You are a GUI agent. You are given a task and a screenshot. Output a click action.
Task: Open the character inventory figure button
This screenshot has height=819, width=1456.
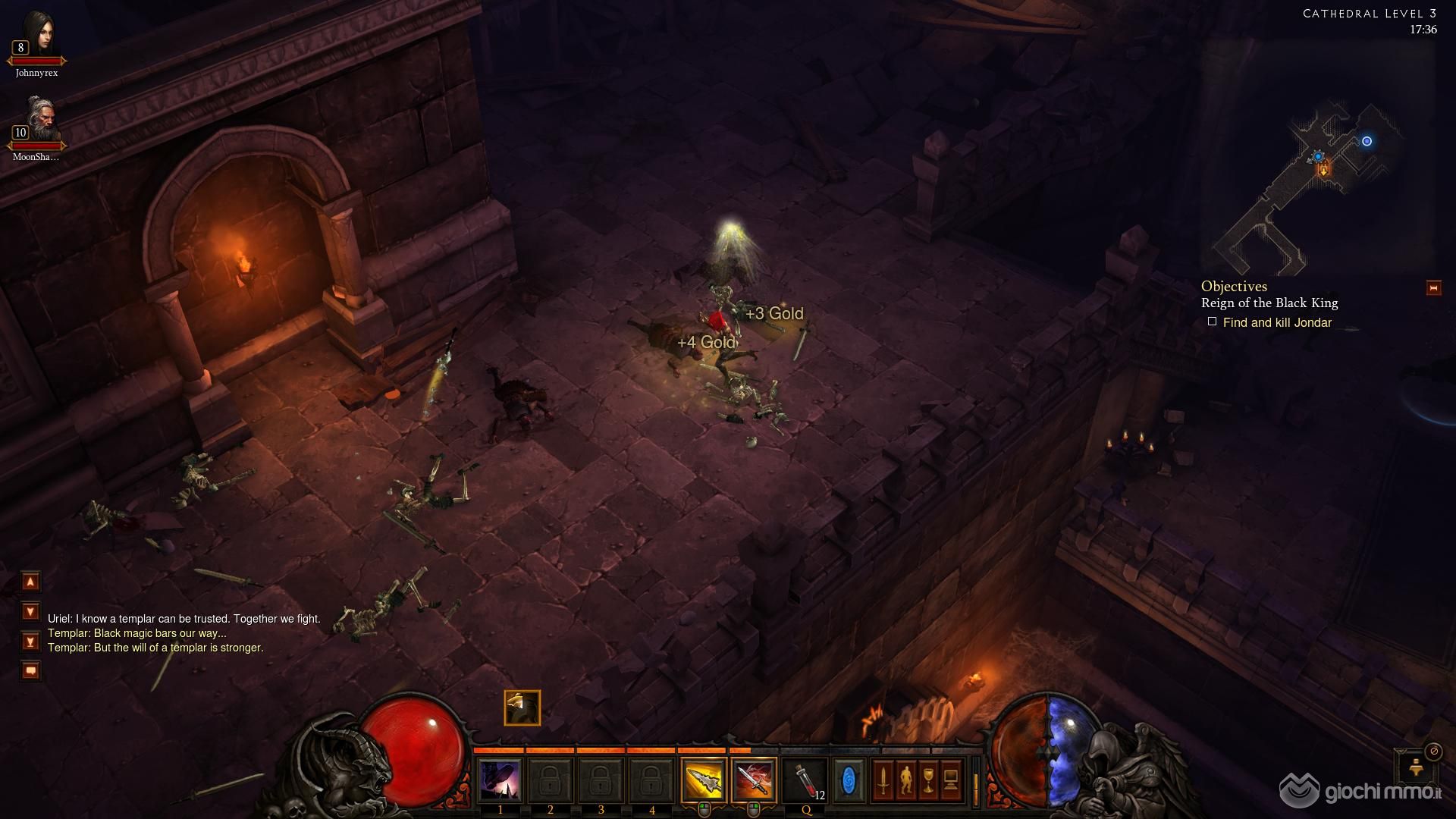(x=905, y=780)
